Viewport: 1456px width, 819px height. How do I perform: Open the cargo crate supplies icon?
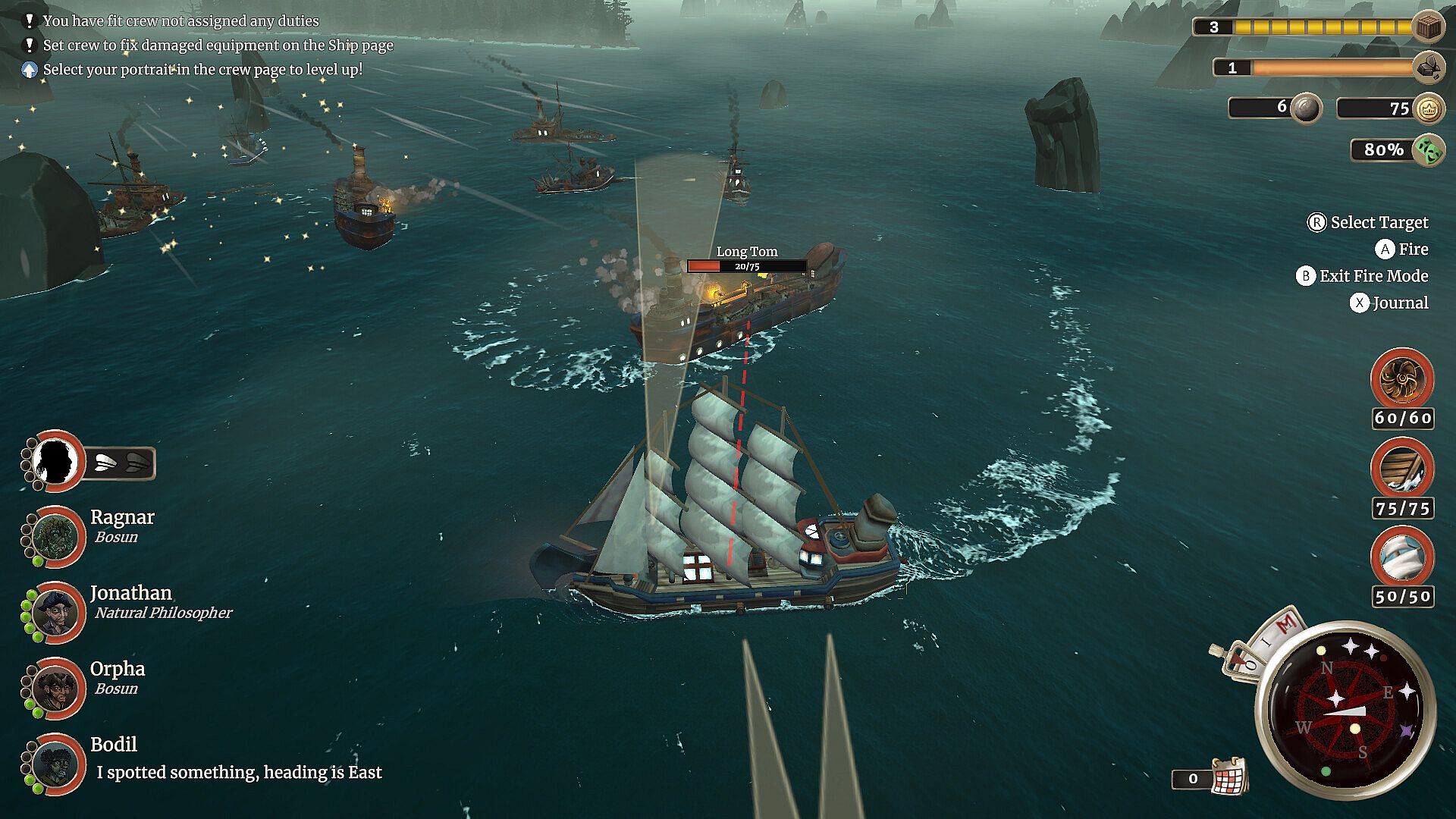click(x=1429, y=27)
